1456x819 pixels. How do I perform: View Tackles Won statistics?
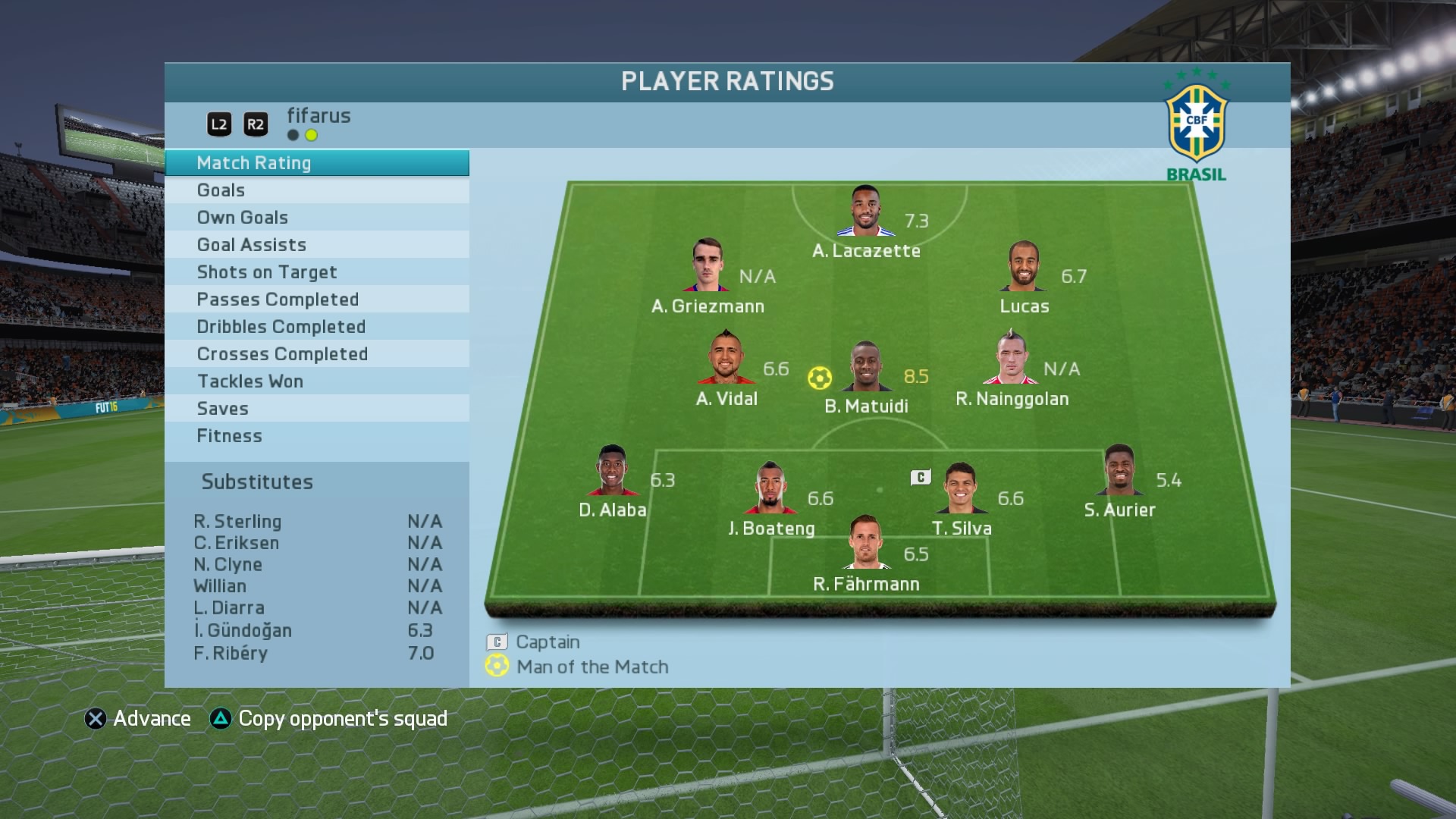316,381
